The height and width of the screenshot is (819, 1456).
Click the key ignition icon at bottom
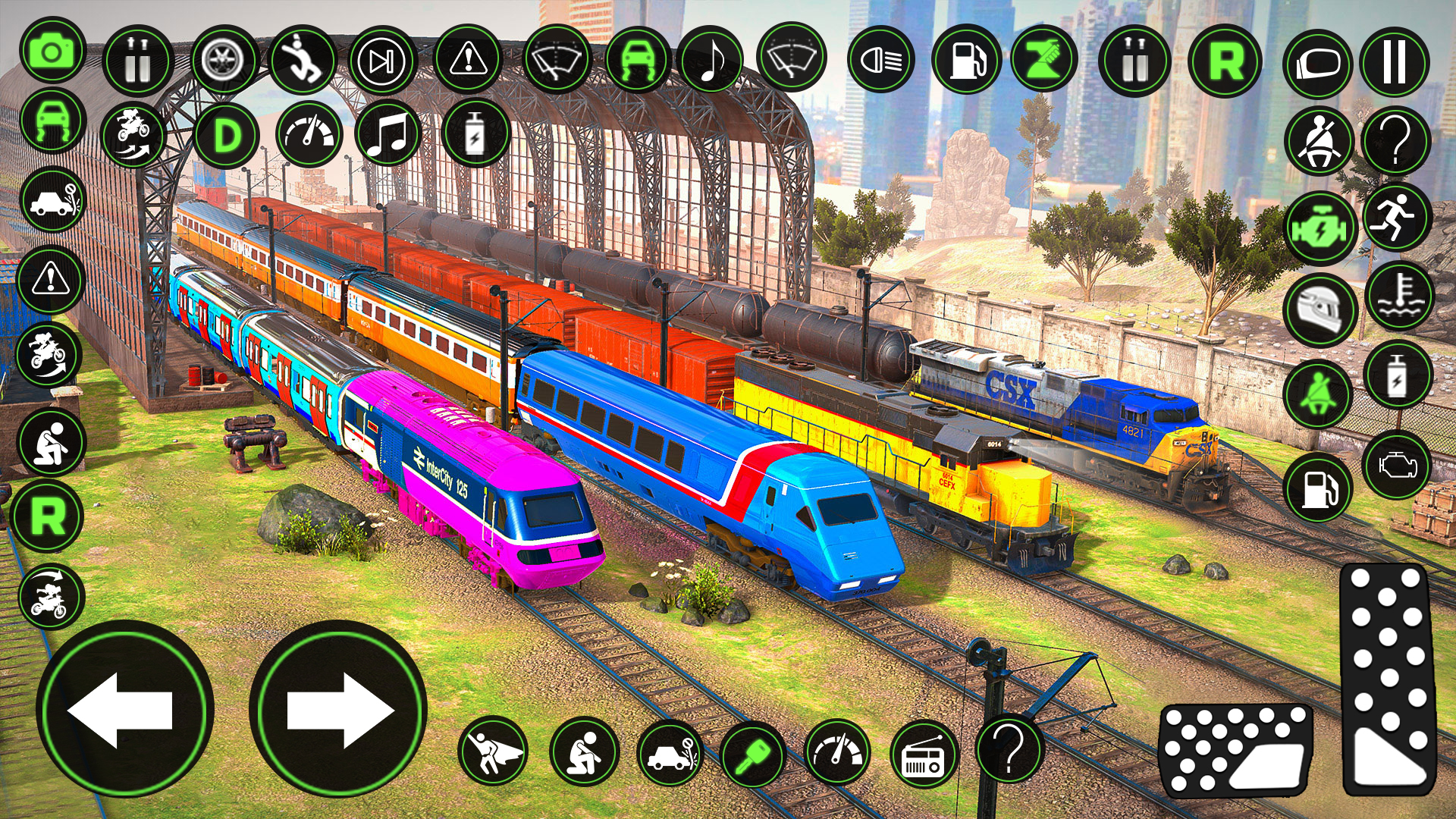tap(753, 755)
